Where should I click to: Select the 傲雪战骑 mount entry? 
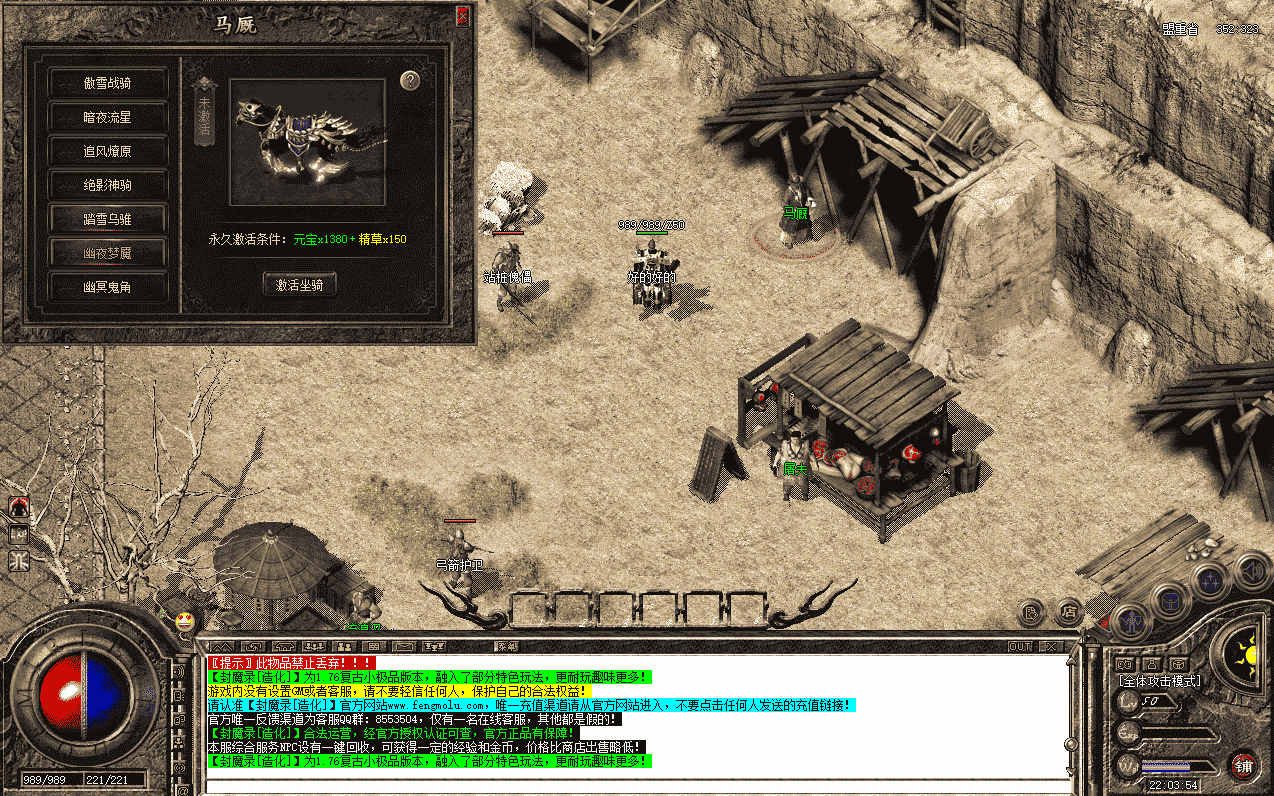point(107,83)
